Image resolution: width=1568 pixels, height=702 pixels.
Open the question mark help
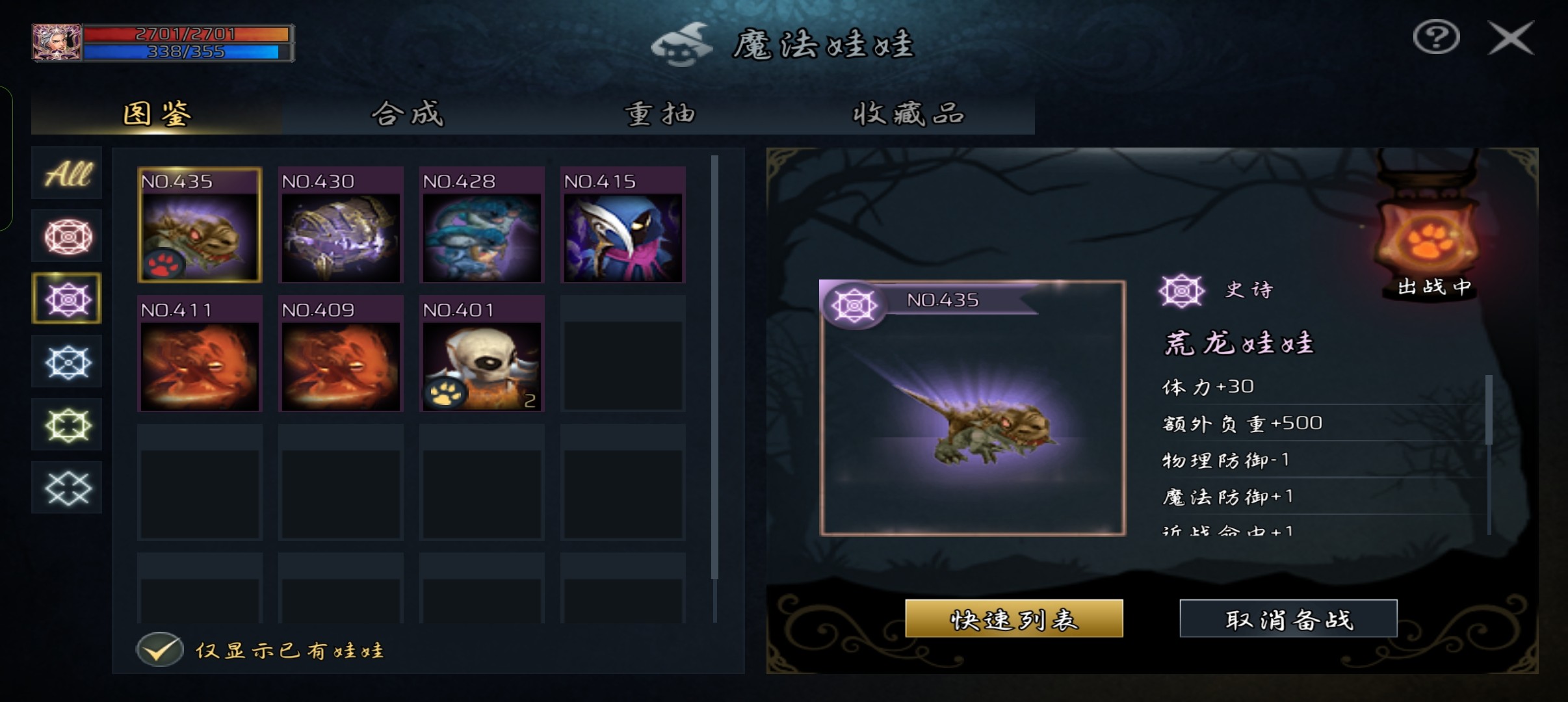click(x=1436, y=37)
